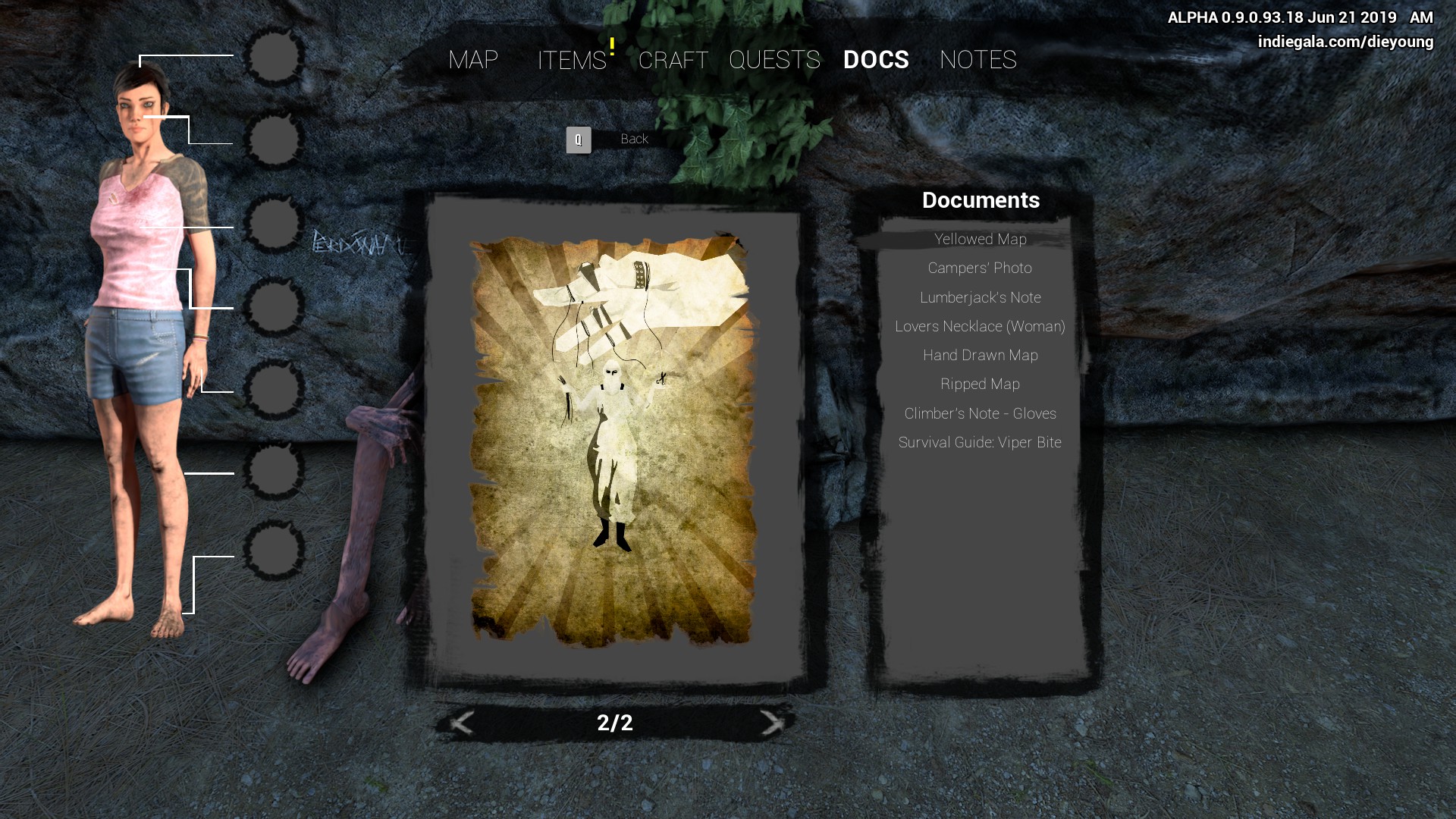The width and height of the screenshot is (1456, 819).
Task: Read Climber's Note - Gloves
Action: (x=980, y=414)
